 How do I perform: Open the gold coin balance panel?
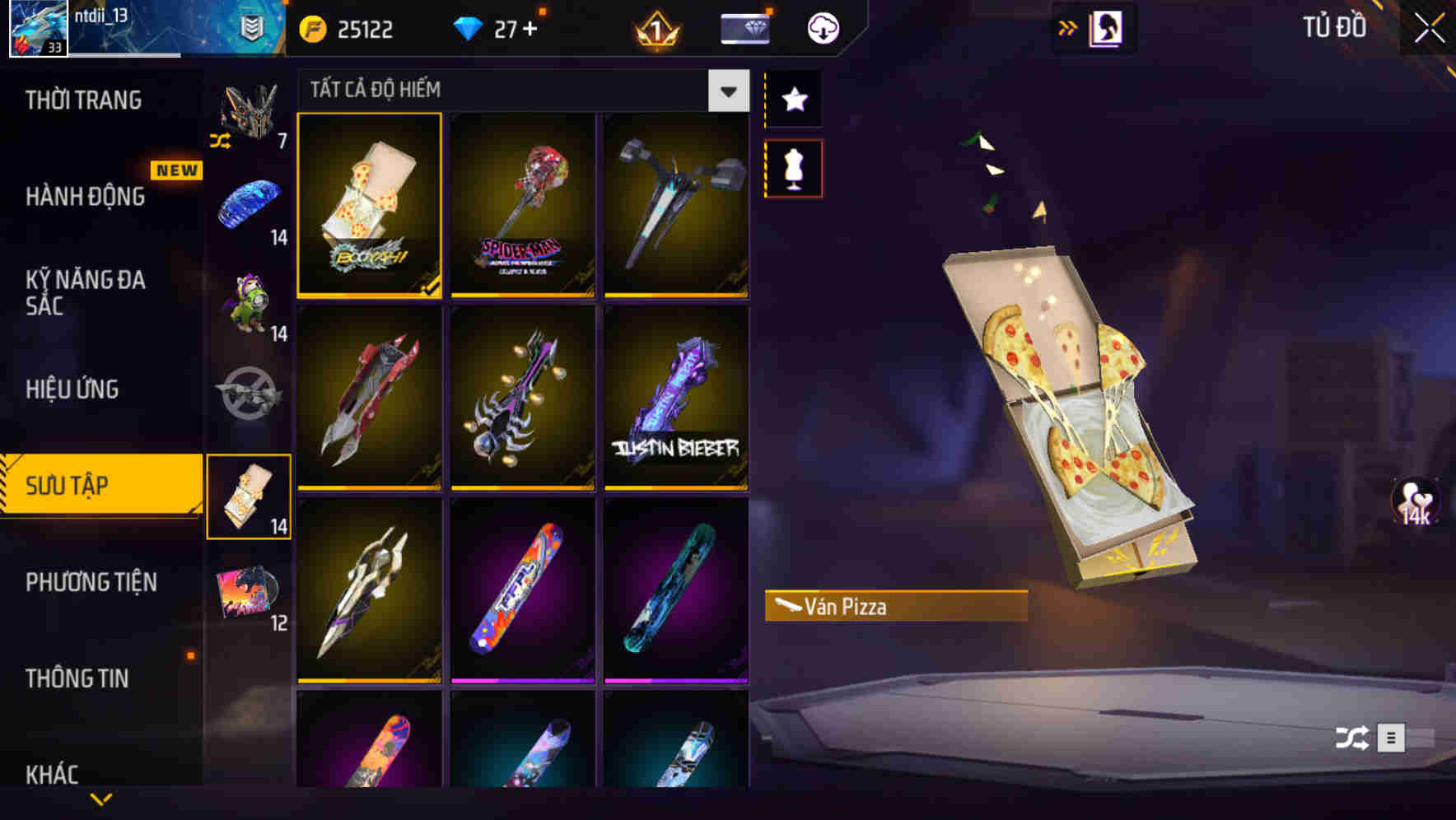(x=344, y=27)
